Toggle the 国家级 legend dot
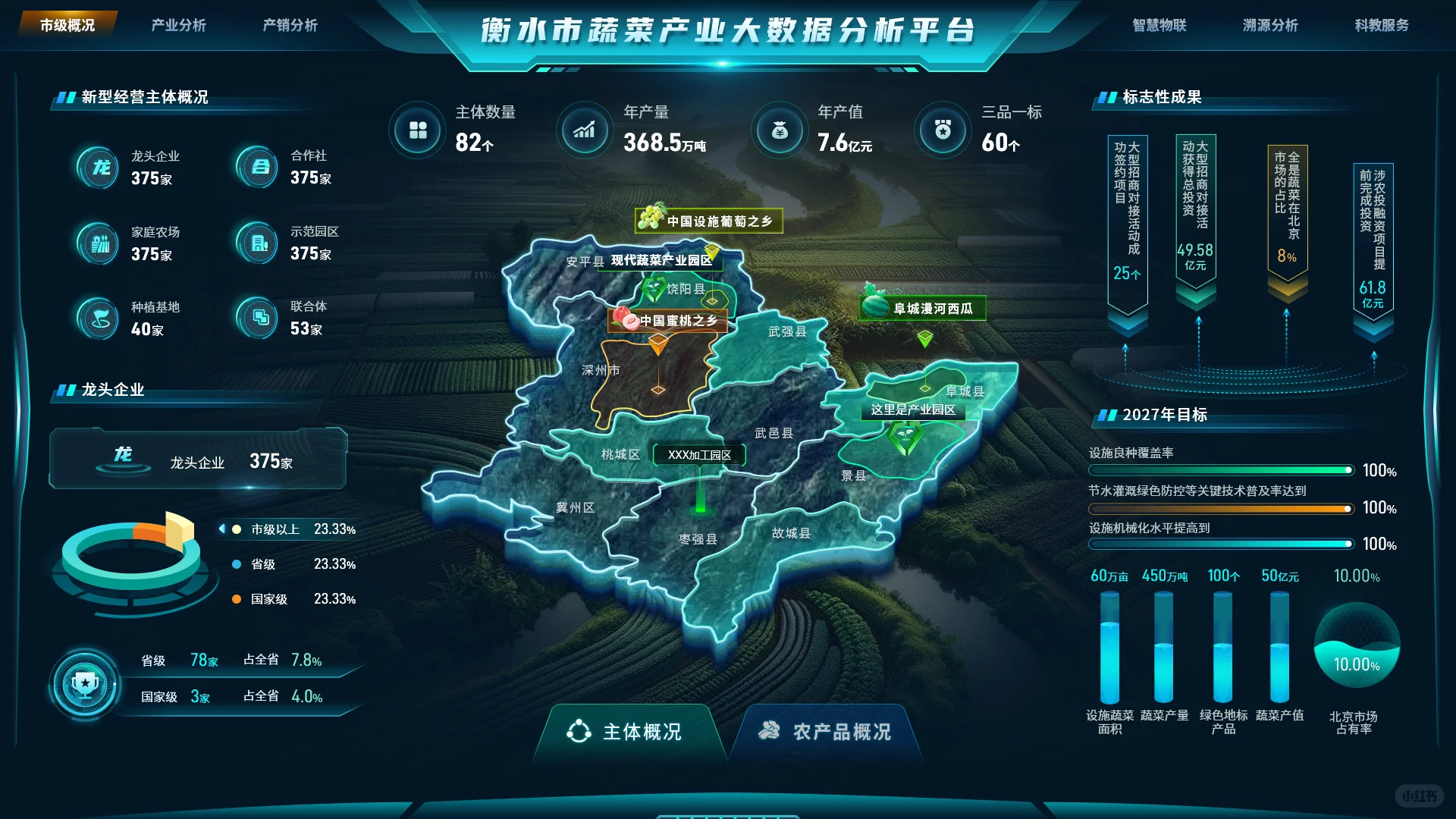 [236, 599]
